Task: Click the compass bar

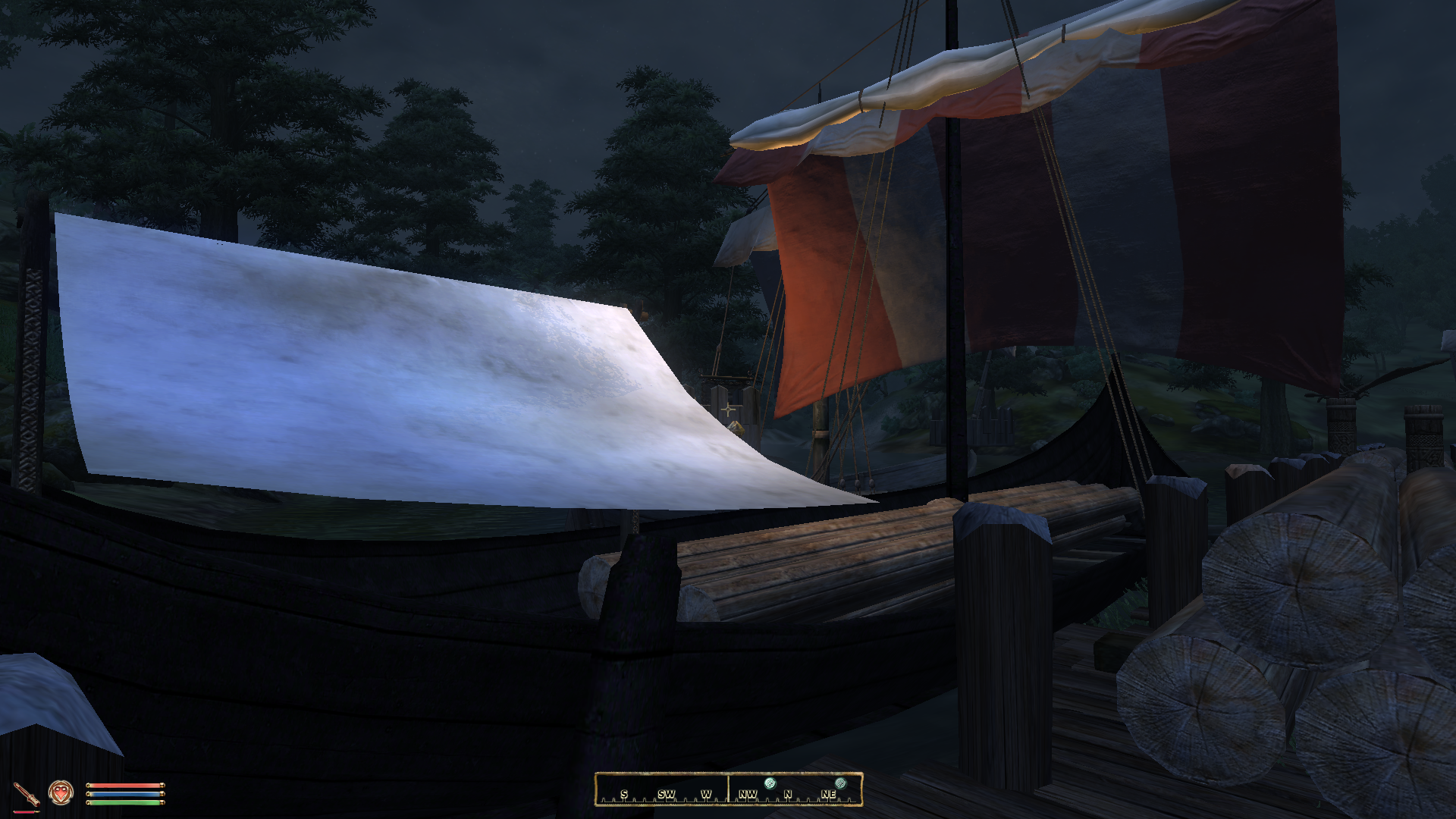Action: pyautogui.click(x=728, y=789)
